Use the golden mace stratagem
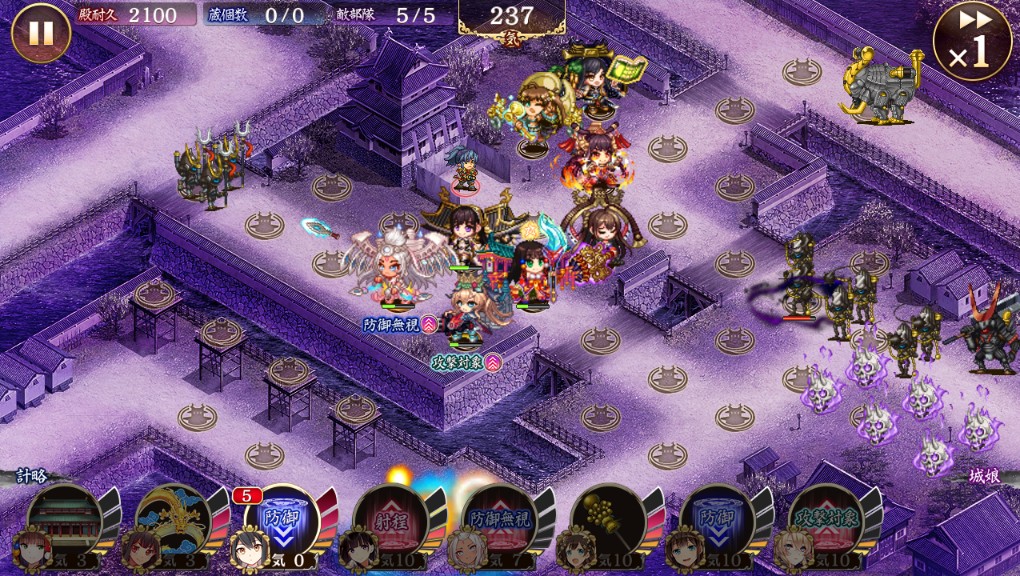1020x576 pixels. tap(607, 520)
